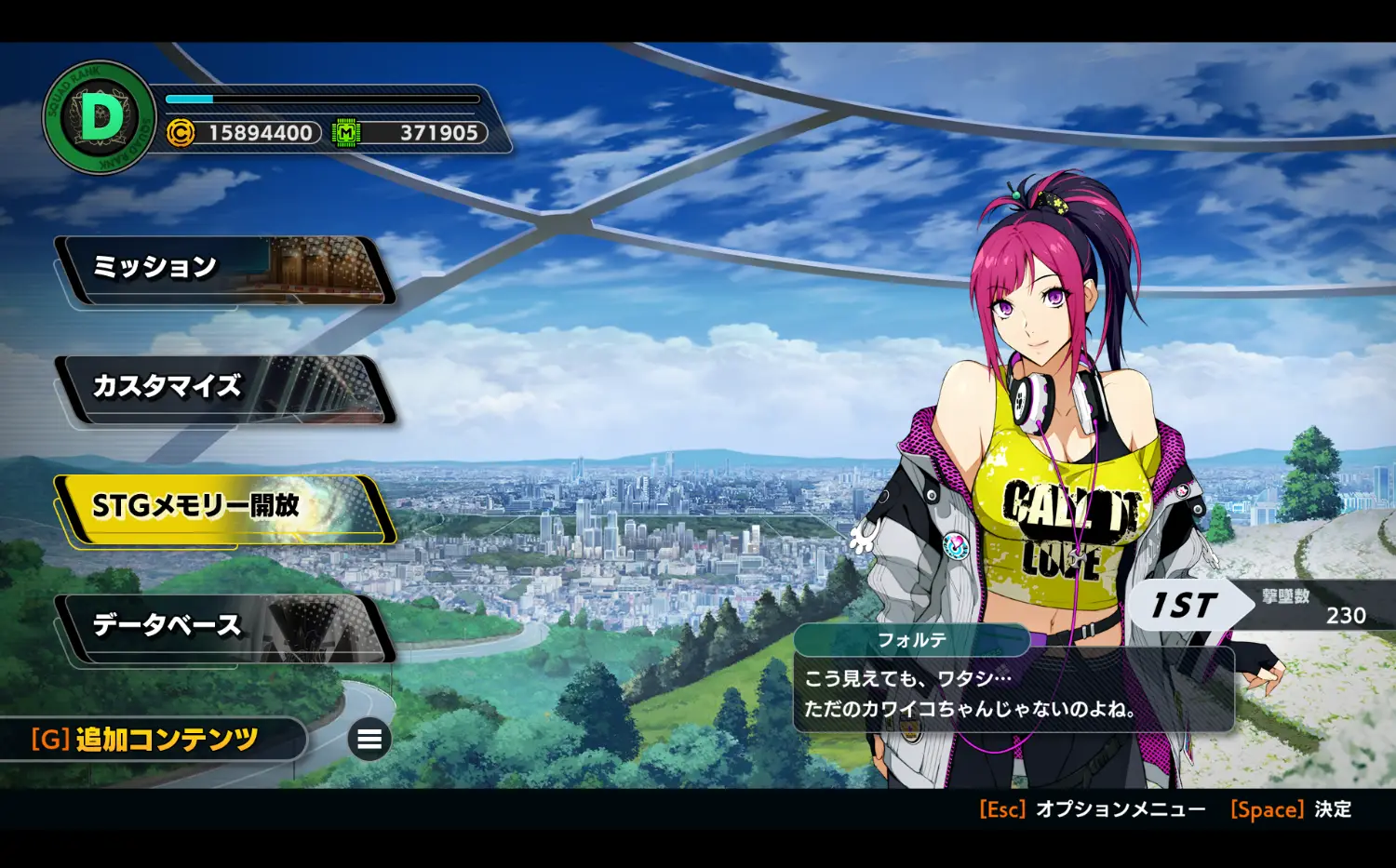Choose STGメモリー開放 from the menu
Viewport: 1396px width, 868px height.
[223, 508]
